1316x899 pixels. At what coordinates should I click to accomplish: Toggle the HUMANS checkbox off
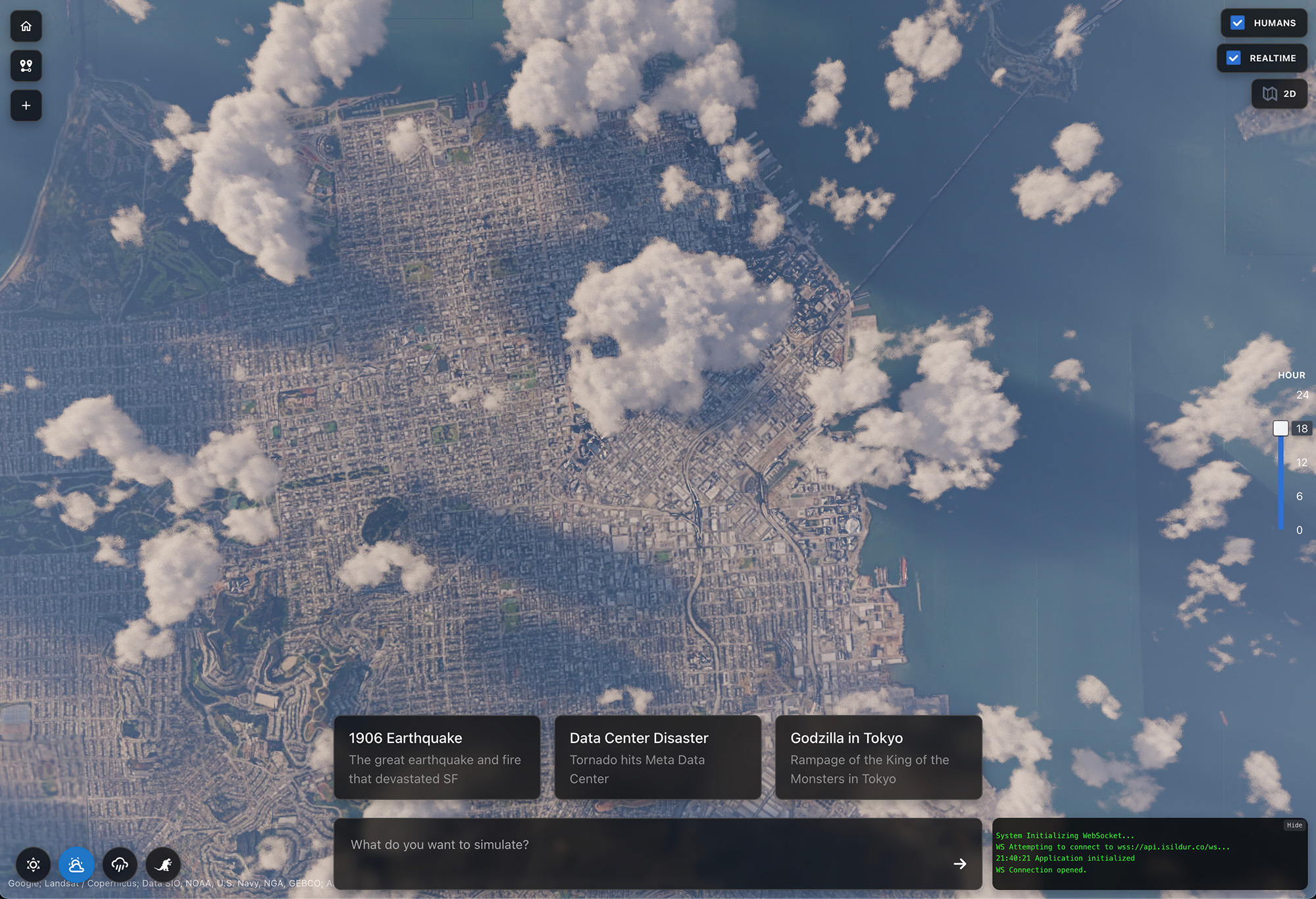1238,22
